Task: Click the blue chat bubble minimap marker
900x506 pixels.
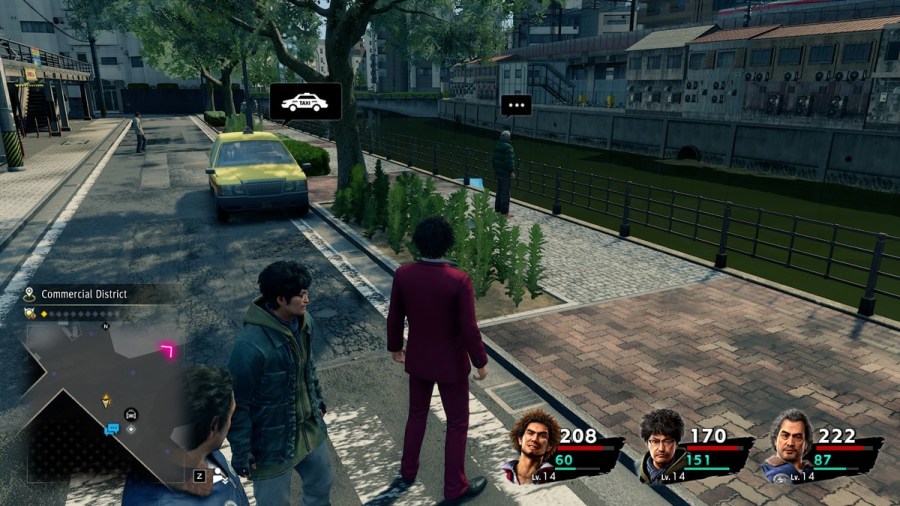Action: coord(112,430)
